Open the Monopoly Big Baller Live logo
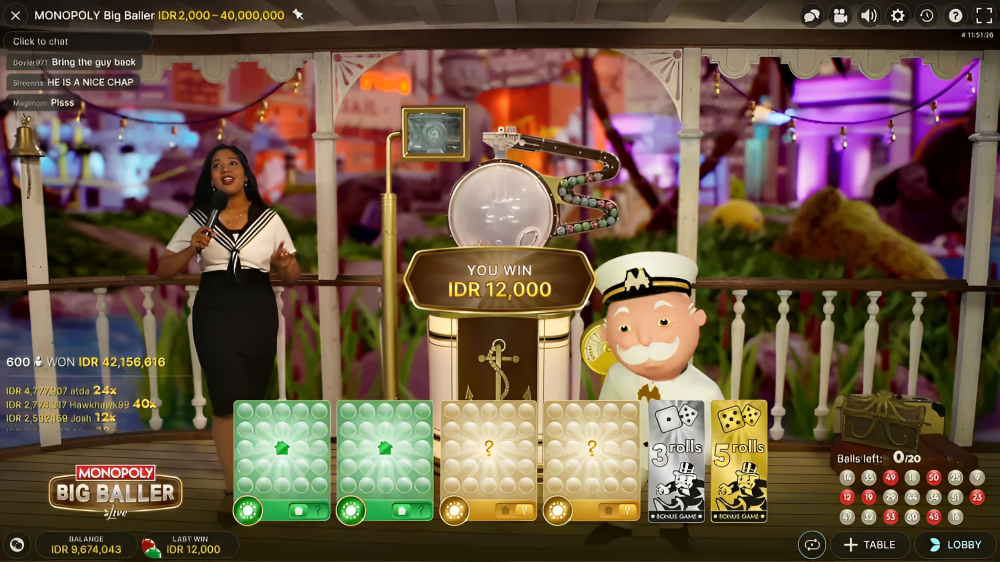Screen dimensions: 1000x562 point(115,489)
